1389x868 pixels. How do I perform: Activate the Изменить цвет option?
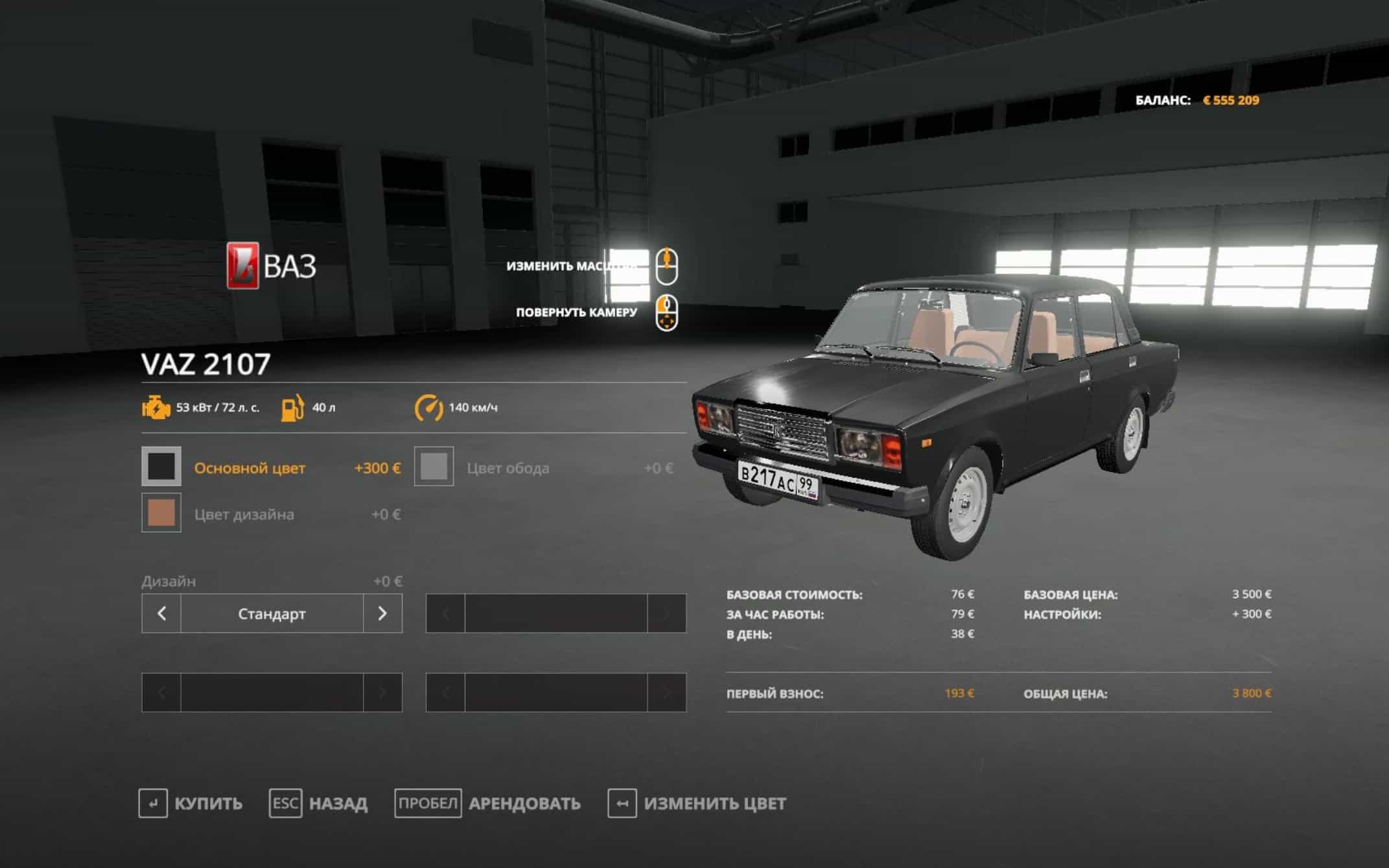point(697,803)
